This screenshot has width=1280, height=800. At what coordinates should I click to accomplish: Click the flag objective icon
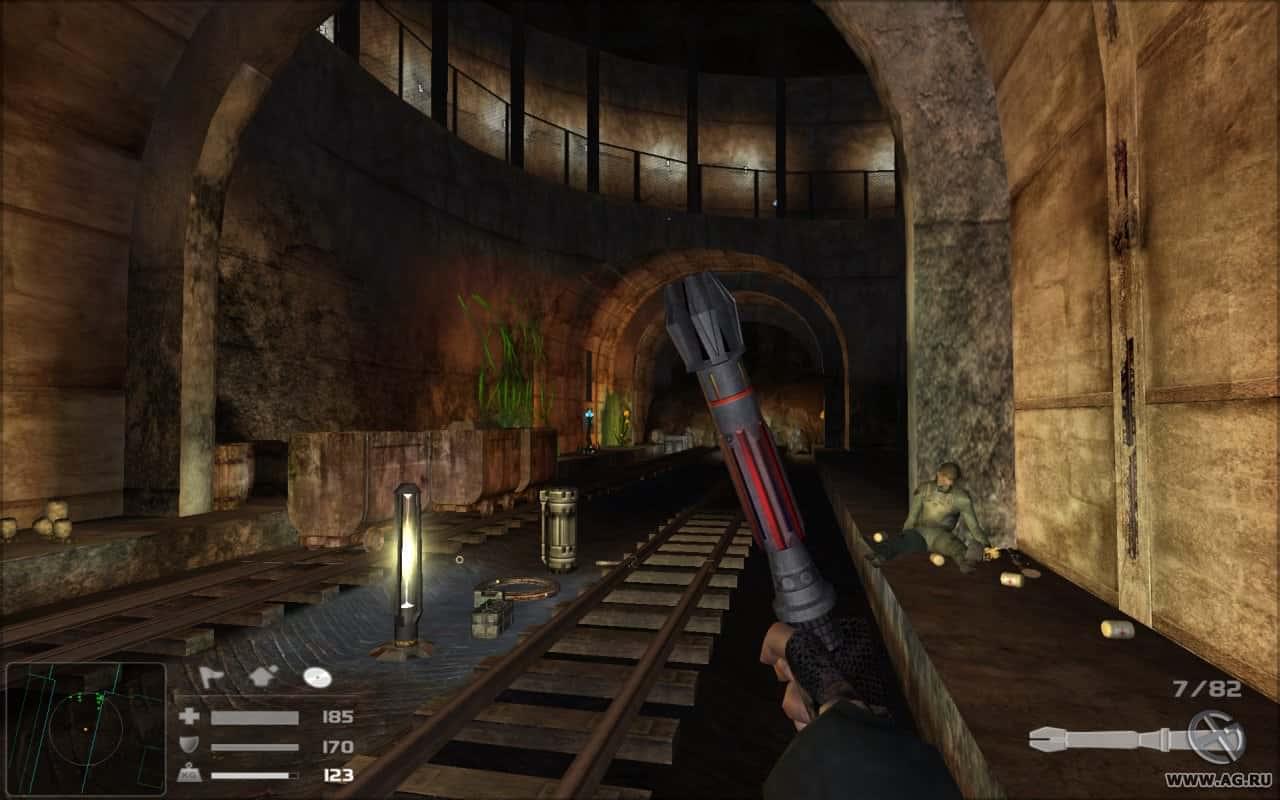[x=211, y=677]
